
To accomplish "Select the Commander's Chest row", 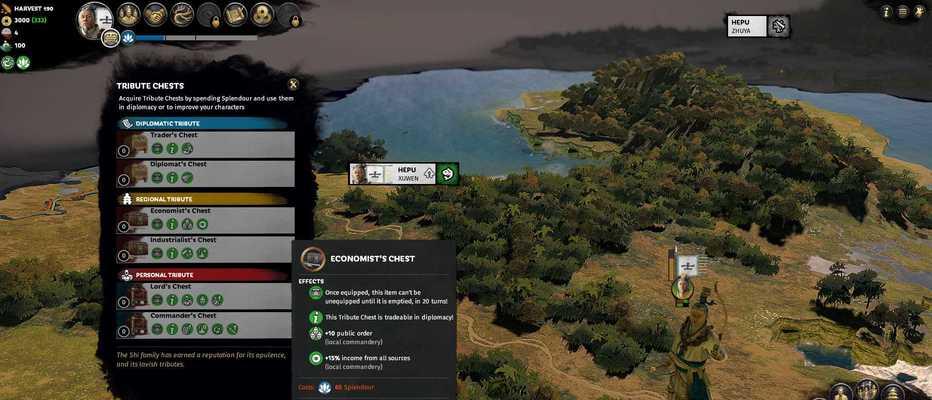I will (206, 324).
